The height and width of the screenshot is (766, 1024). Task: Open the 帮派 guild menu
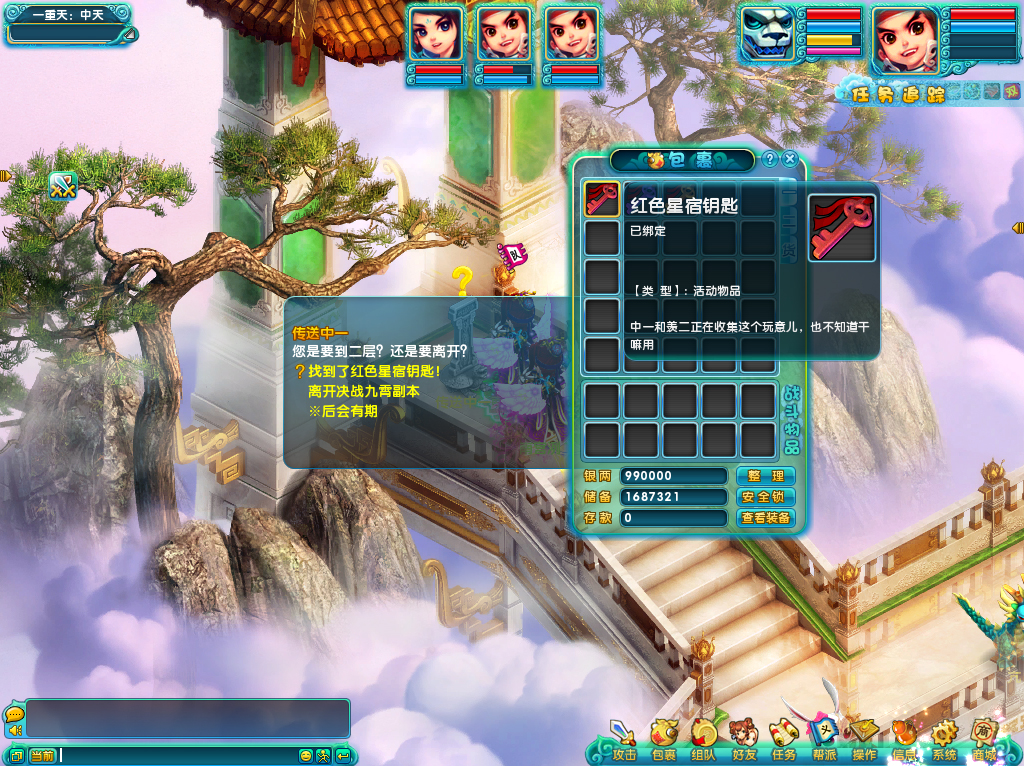[824, 739]
